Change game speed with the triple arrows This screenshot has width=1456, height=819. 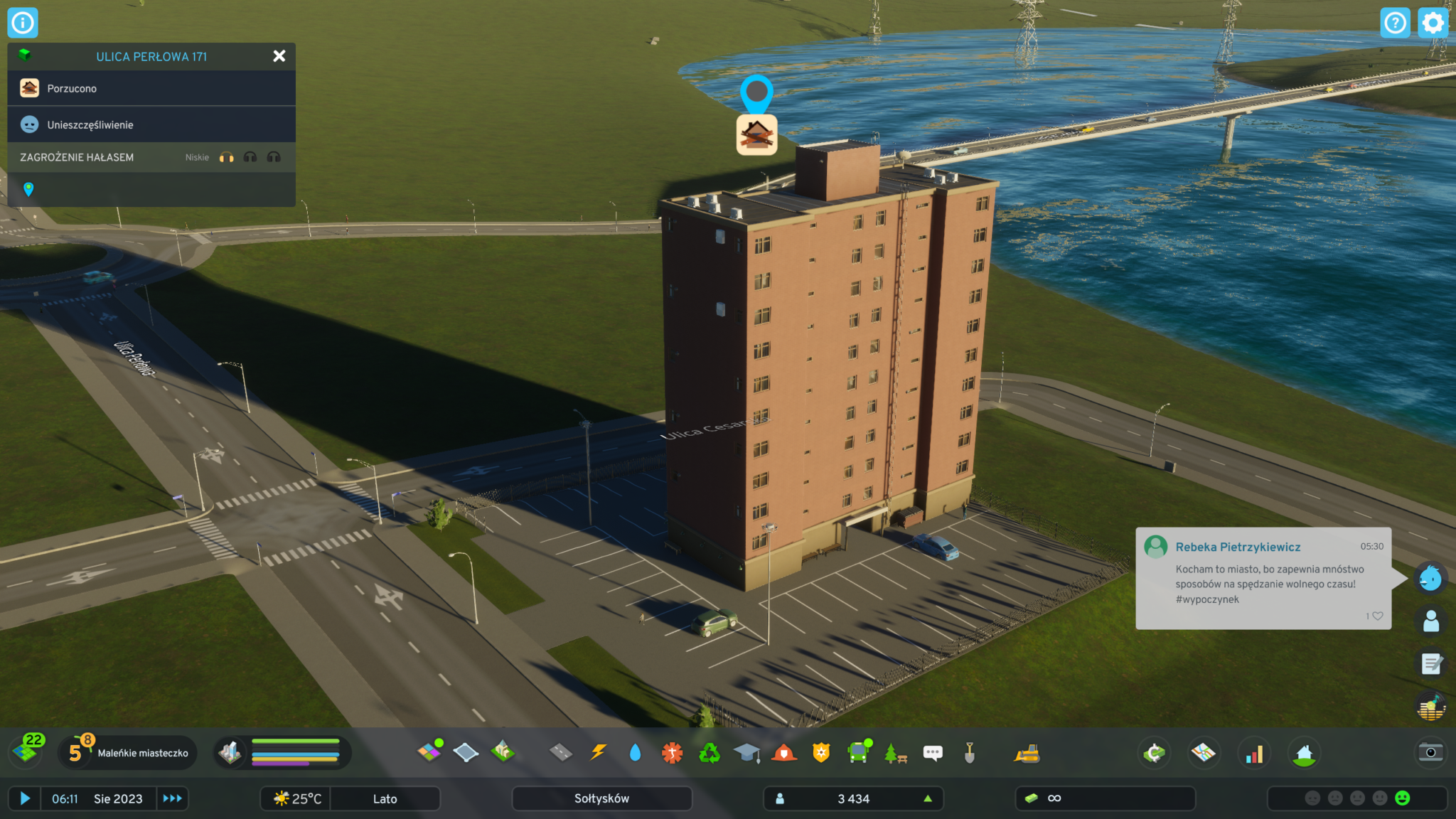tap(172, 798)
